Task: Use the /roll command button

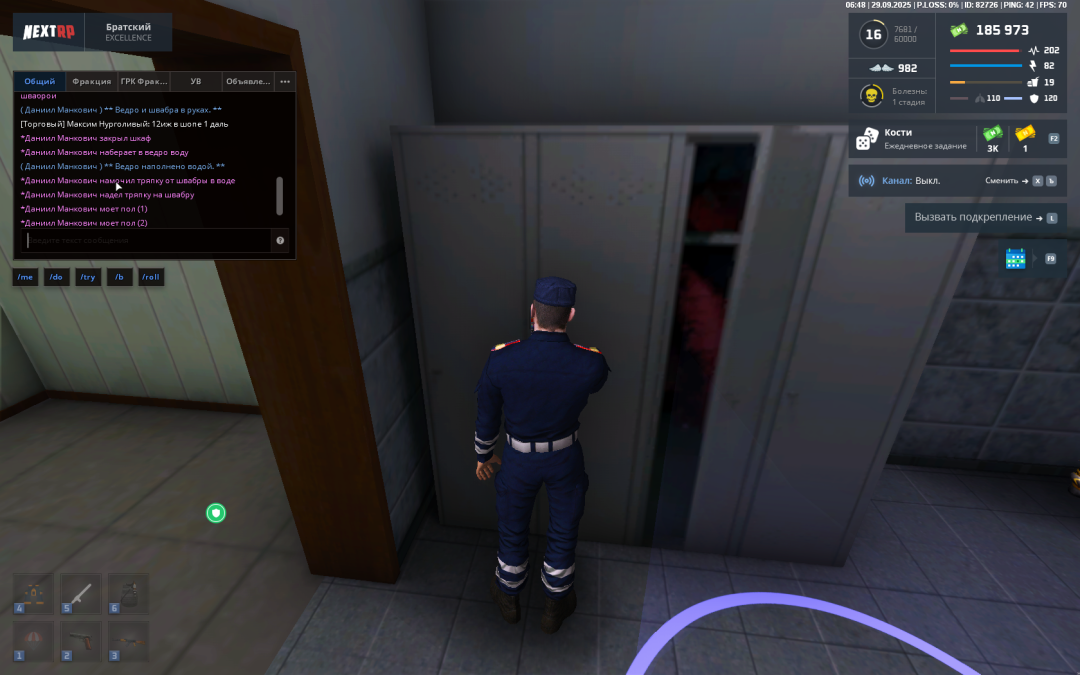Action: pyautogui.click(x=151, y=277)
